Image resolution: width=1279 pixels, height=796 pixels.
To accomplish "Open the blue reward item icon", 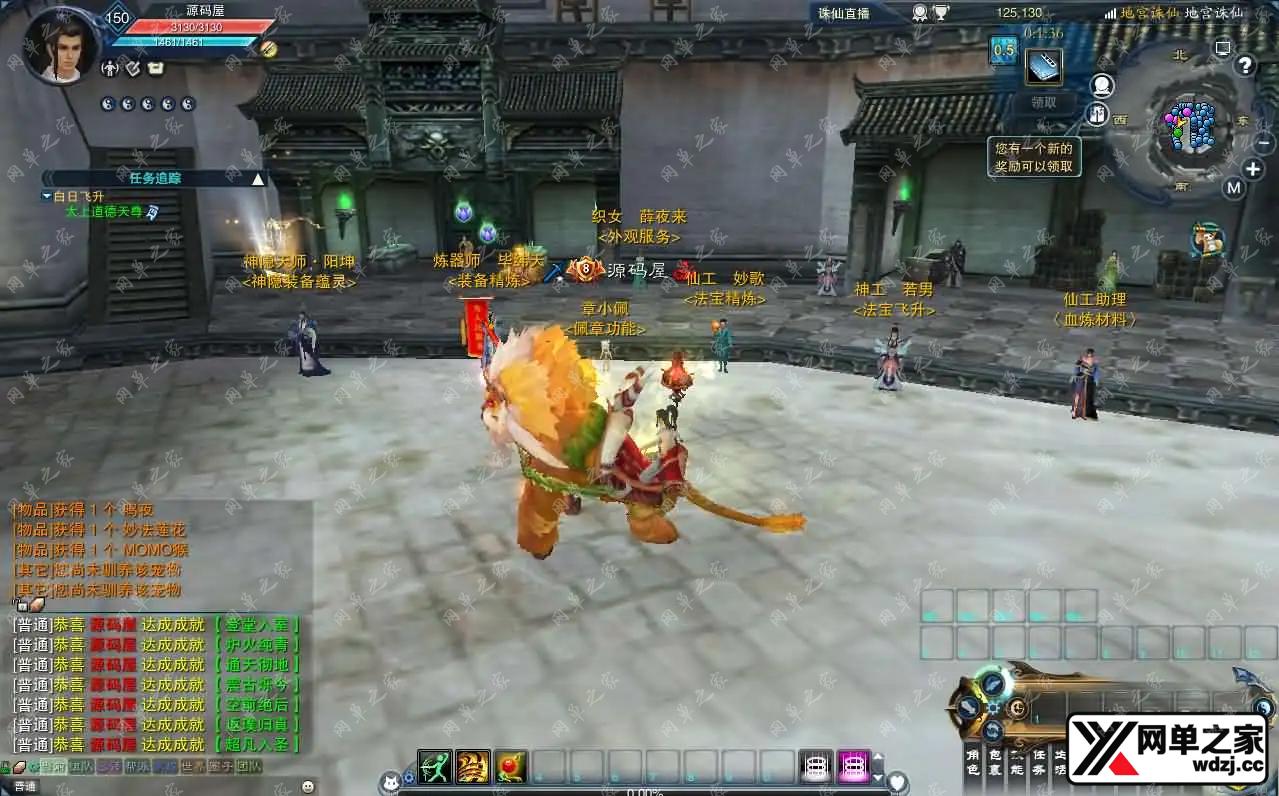I will (1044, 67).
